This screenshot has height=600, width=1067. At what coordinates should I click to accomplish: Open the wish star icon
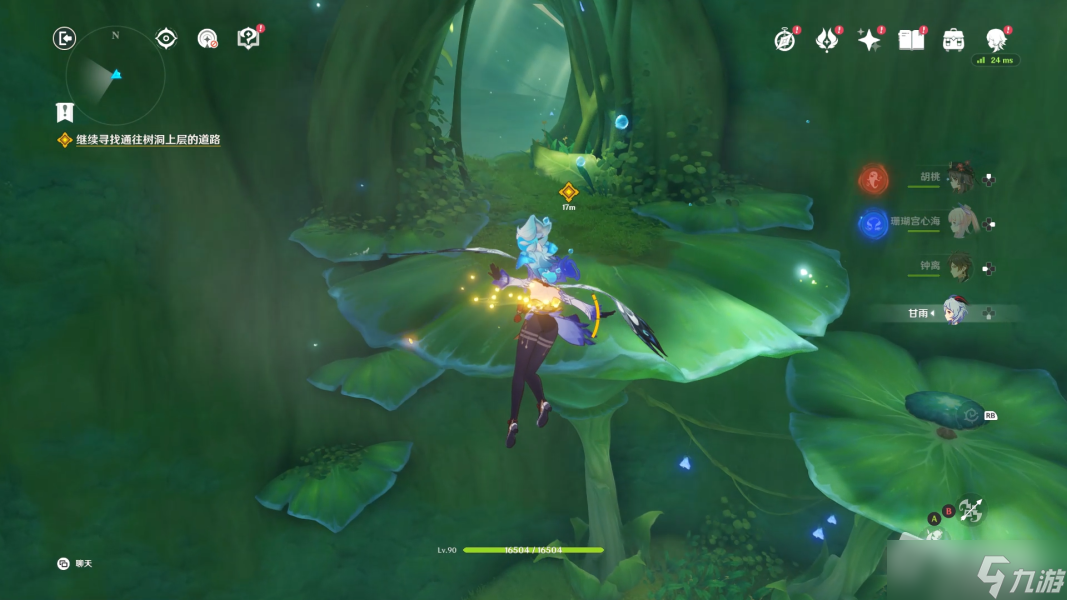coord(869,40)
